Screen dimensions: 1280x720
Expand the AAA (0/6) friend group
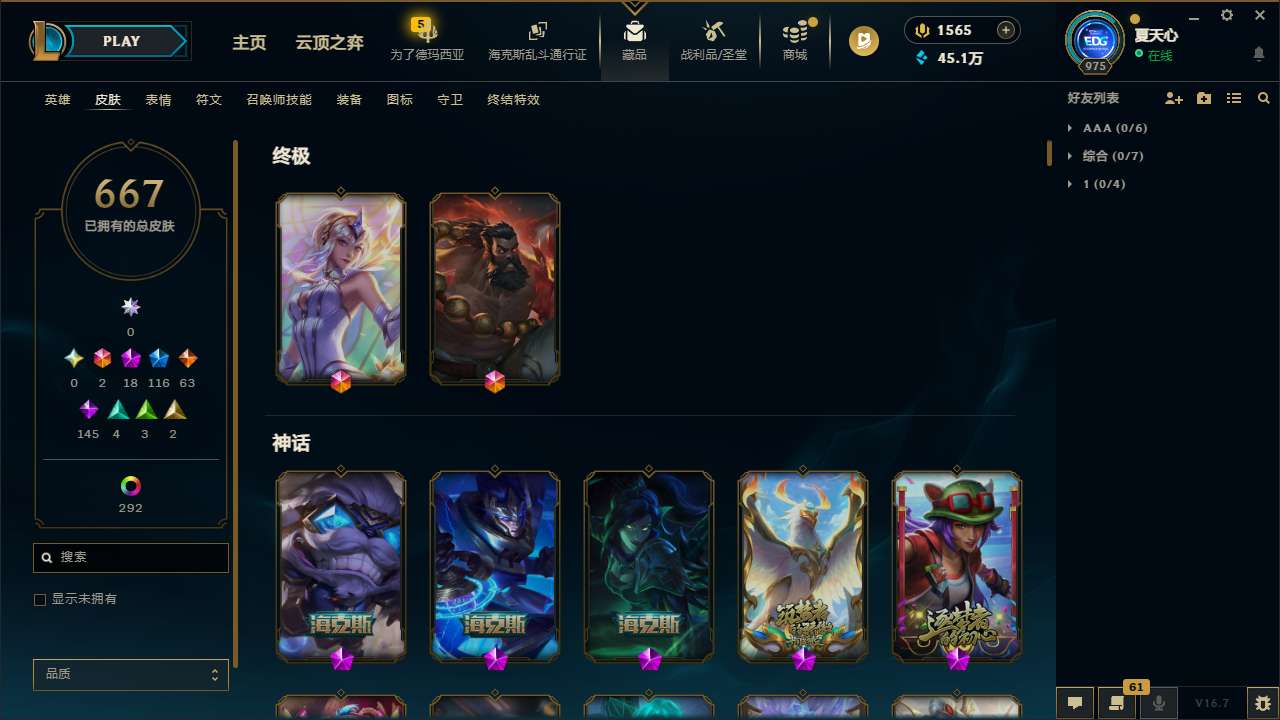click(1070, 128)
